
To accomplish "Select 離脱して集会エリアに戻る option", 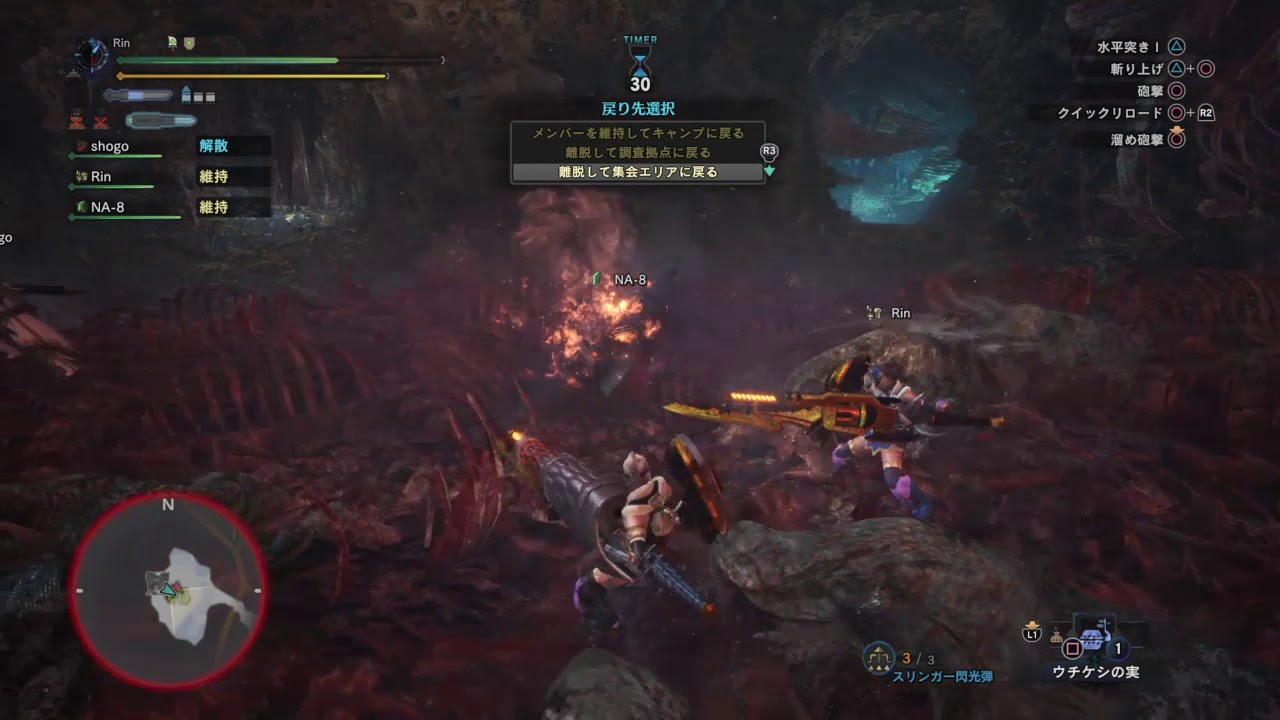I will click(637, 172).
